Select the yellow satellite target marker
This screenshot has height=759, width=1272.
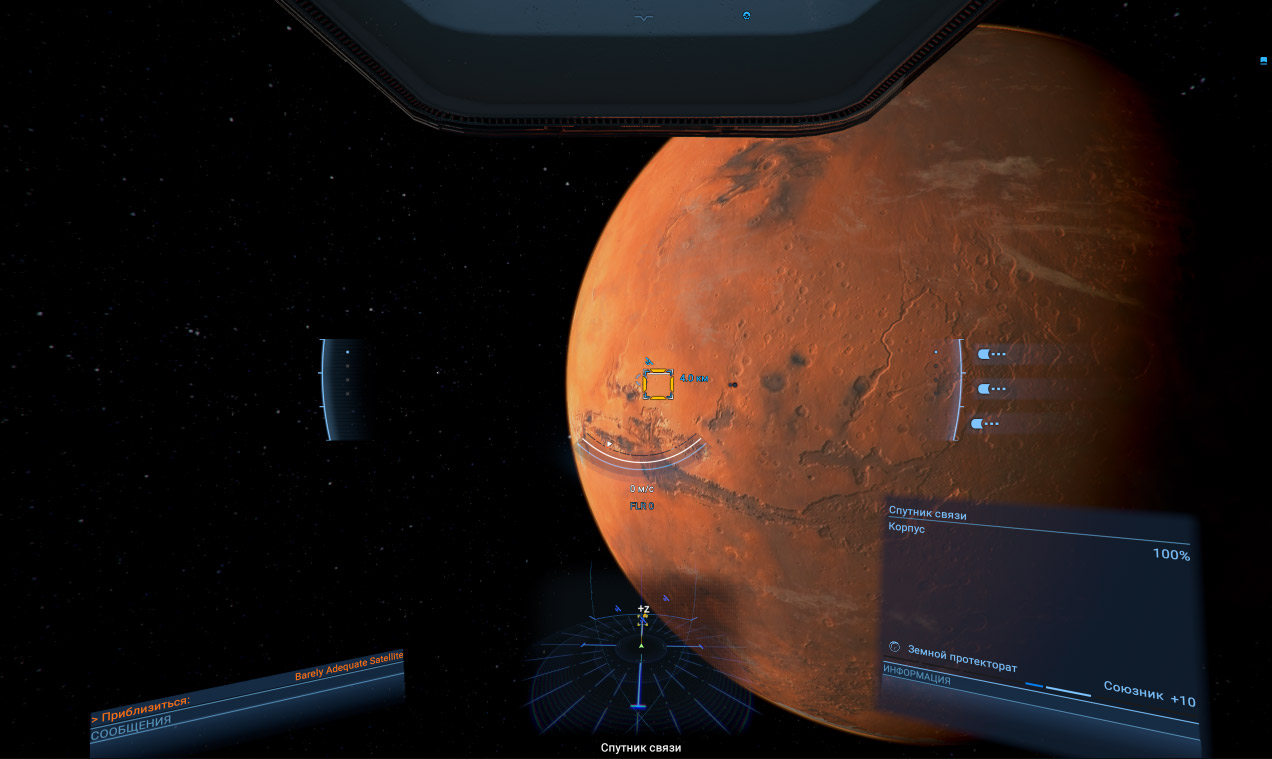point(658,384)
